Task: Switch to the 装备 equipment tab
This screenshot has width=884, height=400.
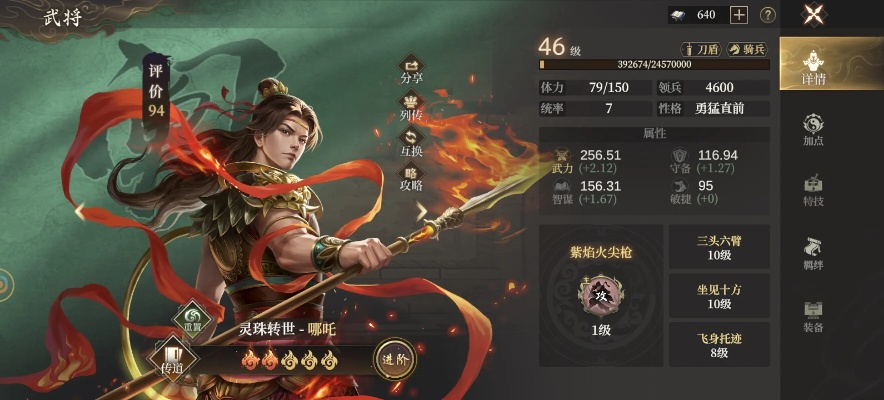Action: point(814,315)
